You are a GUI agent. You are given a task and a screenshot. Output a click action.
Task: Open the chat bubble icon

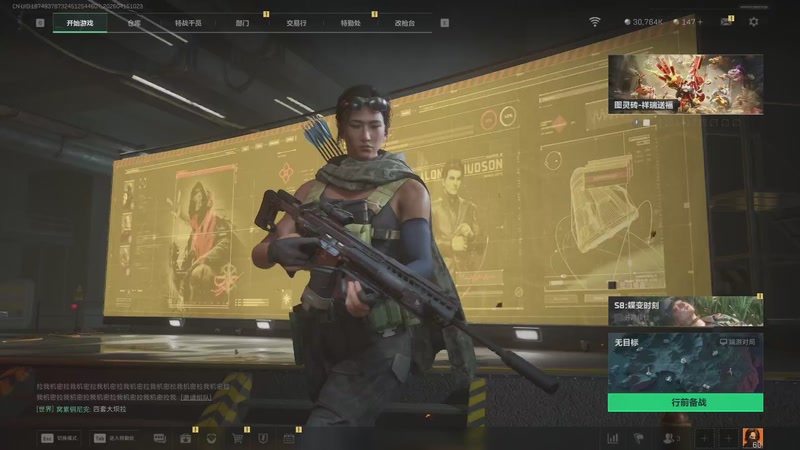click(160, 438)
